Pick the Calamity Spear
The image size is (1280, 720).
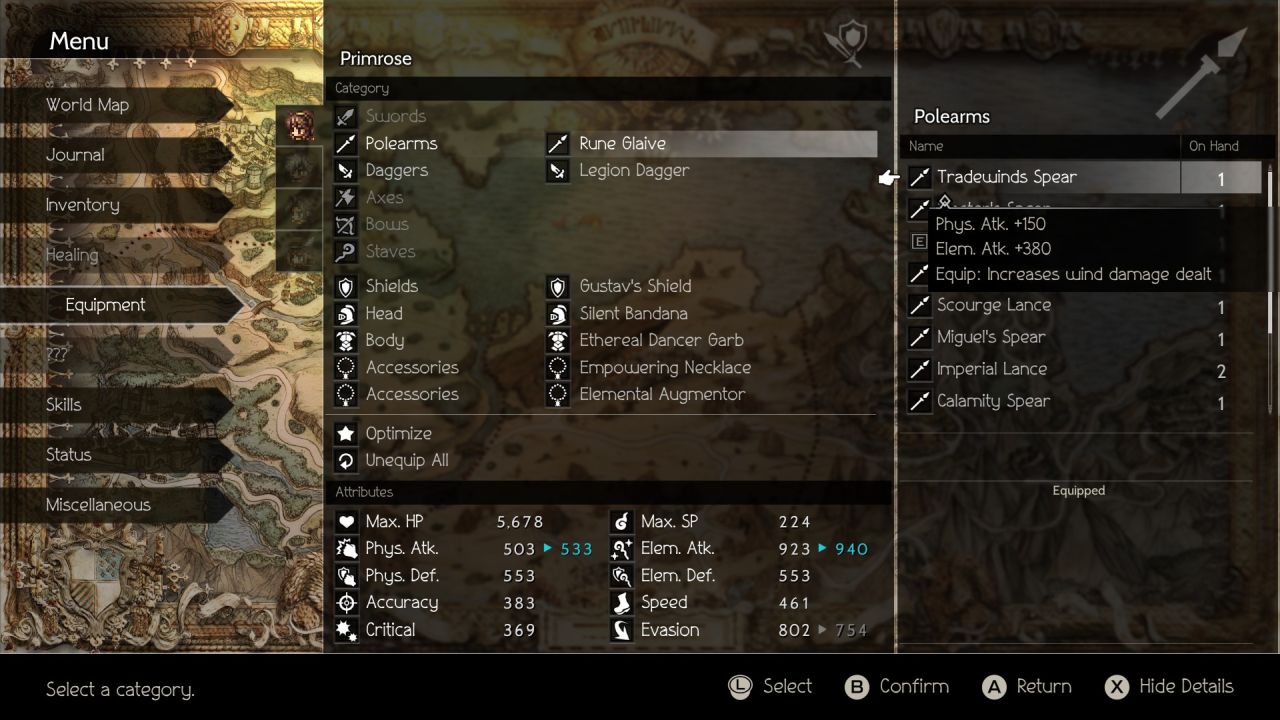tap(993, 402)
